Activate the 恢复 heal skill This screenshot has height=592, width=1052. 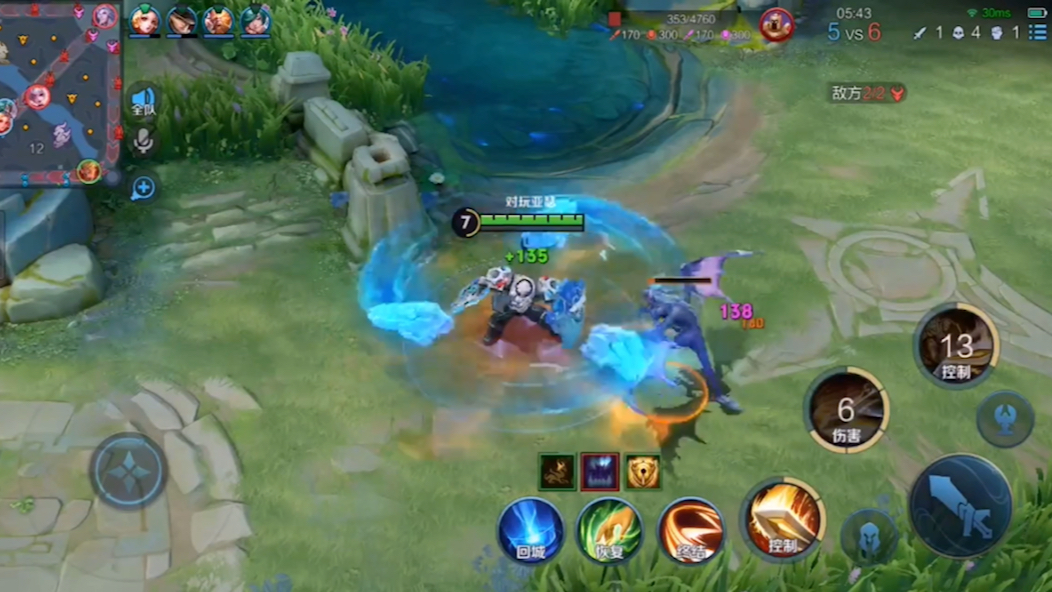pos(610,529)
